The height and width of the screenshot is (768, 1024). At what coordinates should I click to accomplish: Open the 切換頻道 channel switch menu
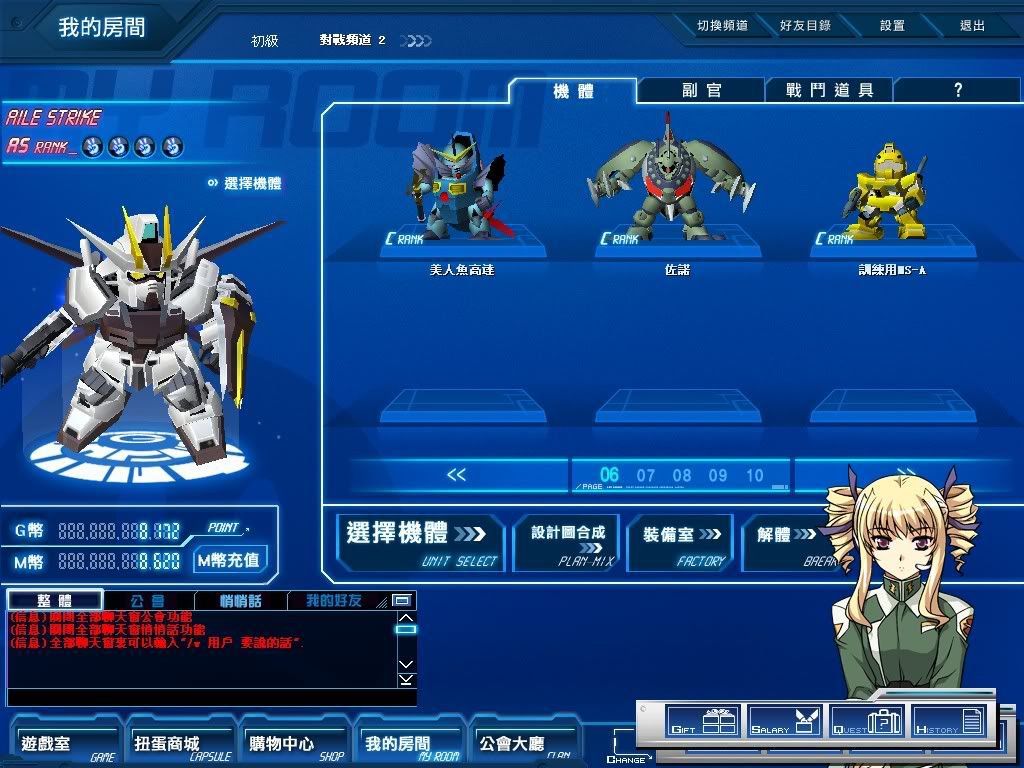point(722,26)
